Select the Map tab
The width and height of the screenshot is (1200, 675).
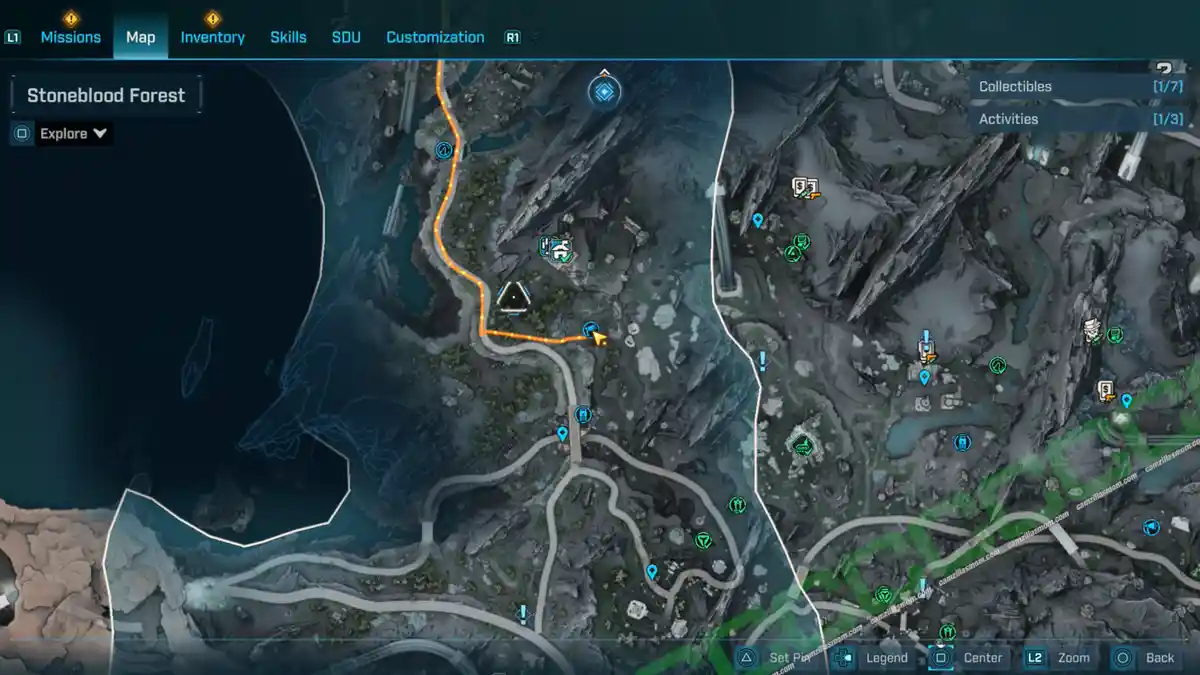[x=140, y=37]
